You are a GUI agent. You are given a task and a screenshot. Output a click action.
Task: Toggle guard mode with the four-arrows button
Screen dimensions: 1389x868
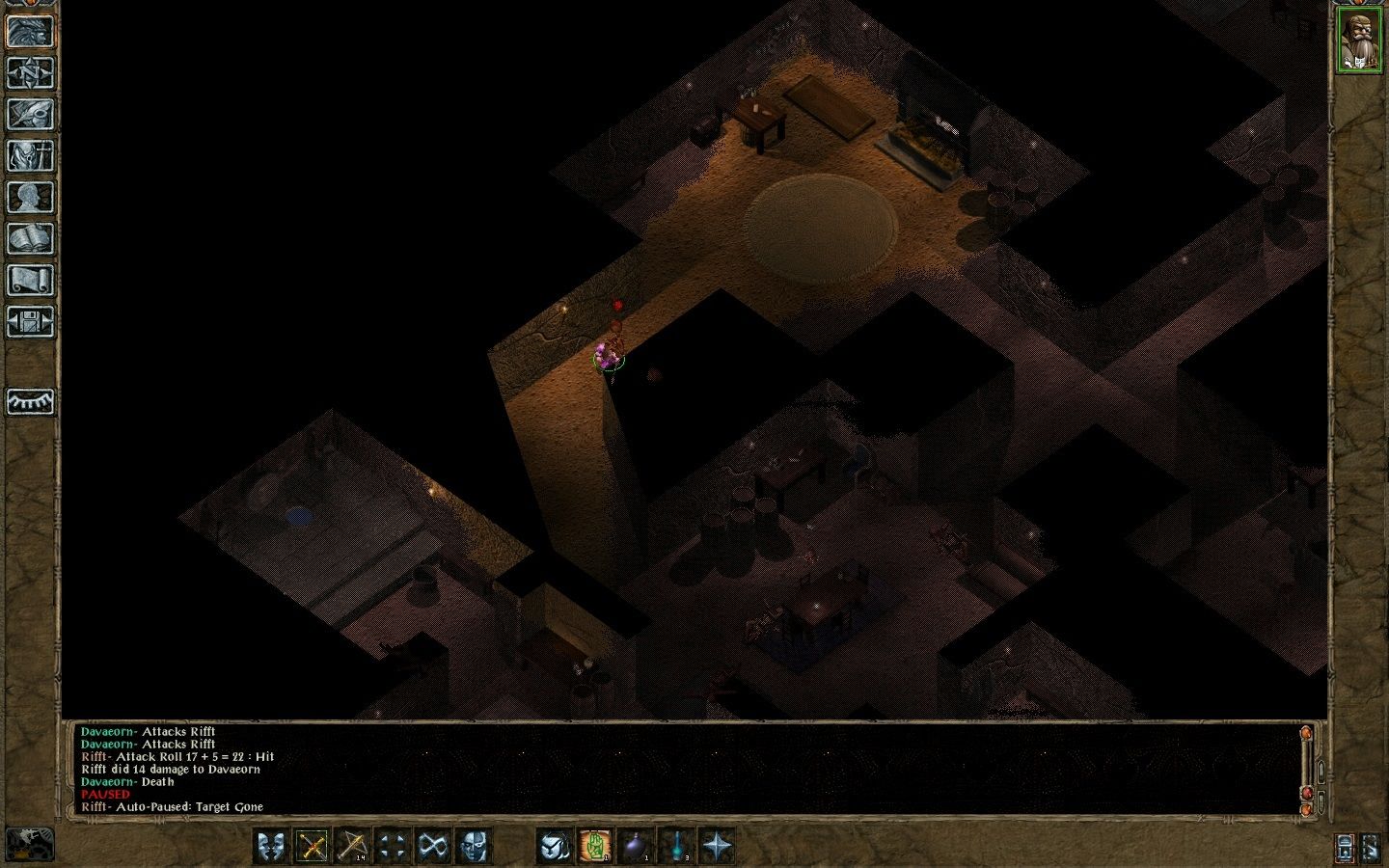(394, 846)
